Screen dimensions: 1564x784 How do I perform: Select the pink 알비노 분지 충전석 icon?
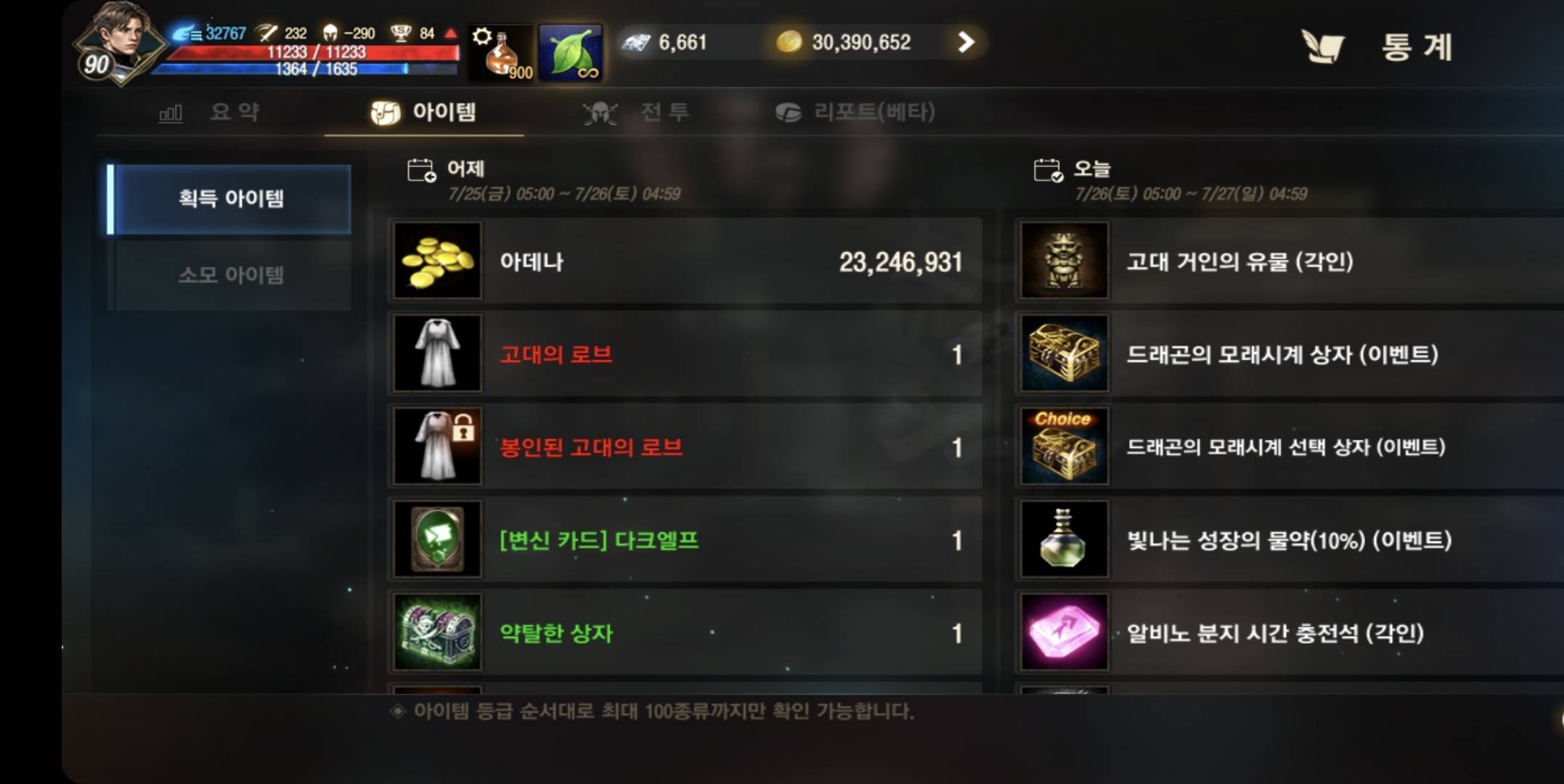coord(1063,632)
